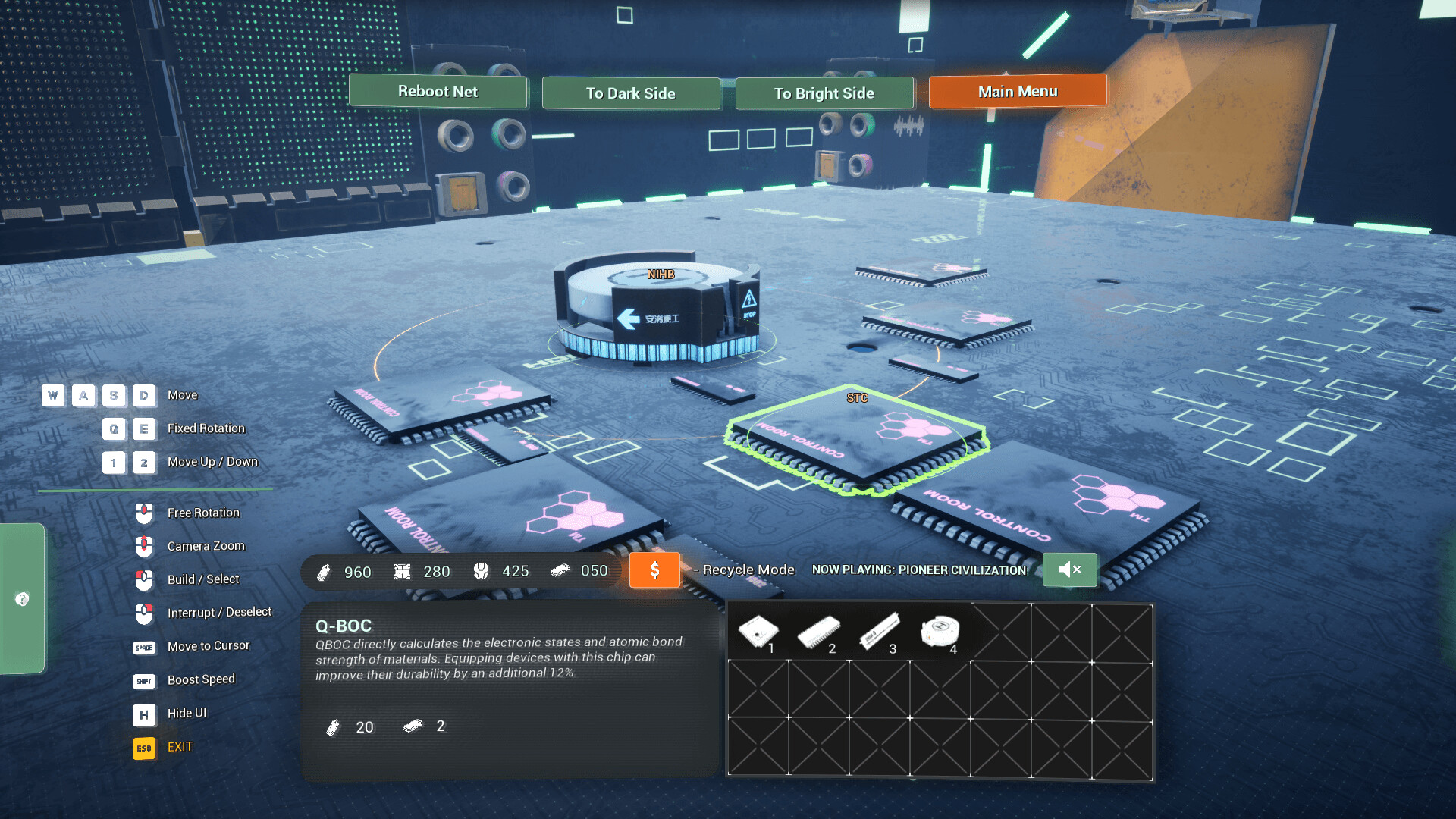Click the green progress bar above EXIT hint
The image size is (1456, 819).
155,489
